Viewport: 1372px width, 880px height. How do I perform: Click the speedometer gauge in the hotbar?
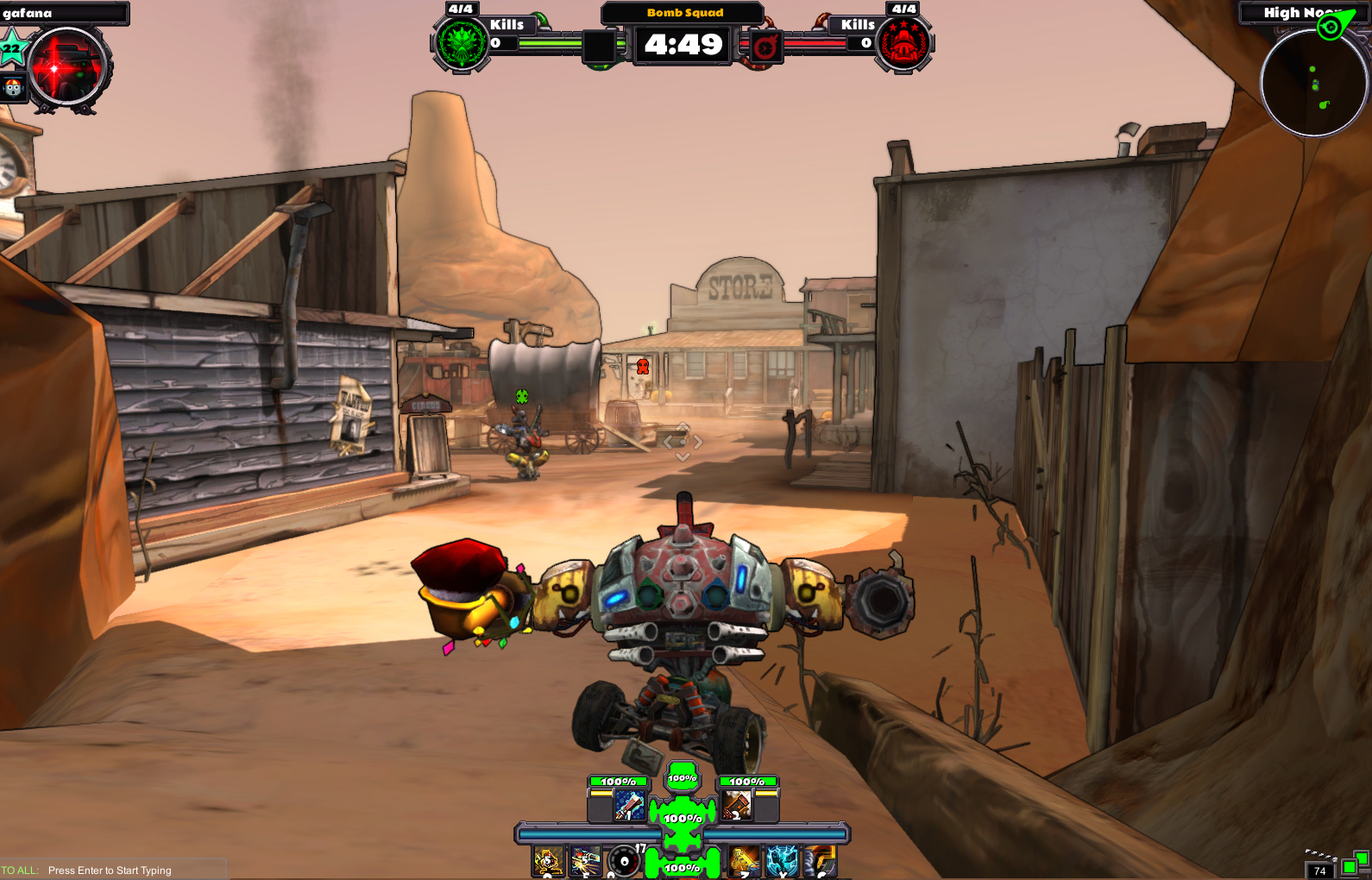622,861
